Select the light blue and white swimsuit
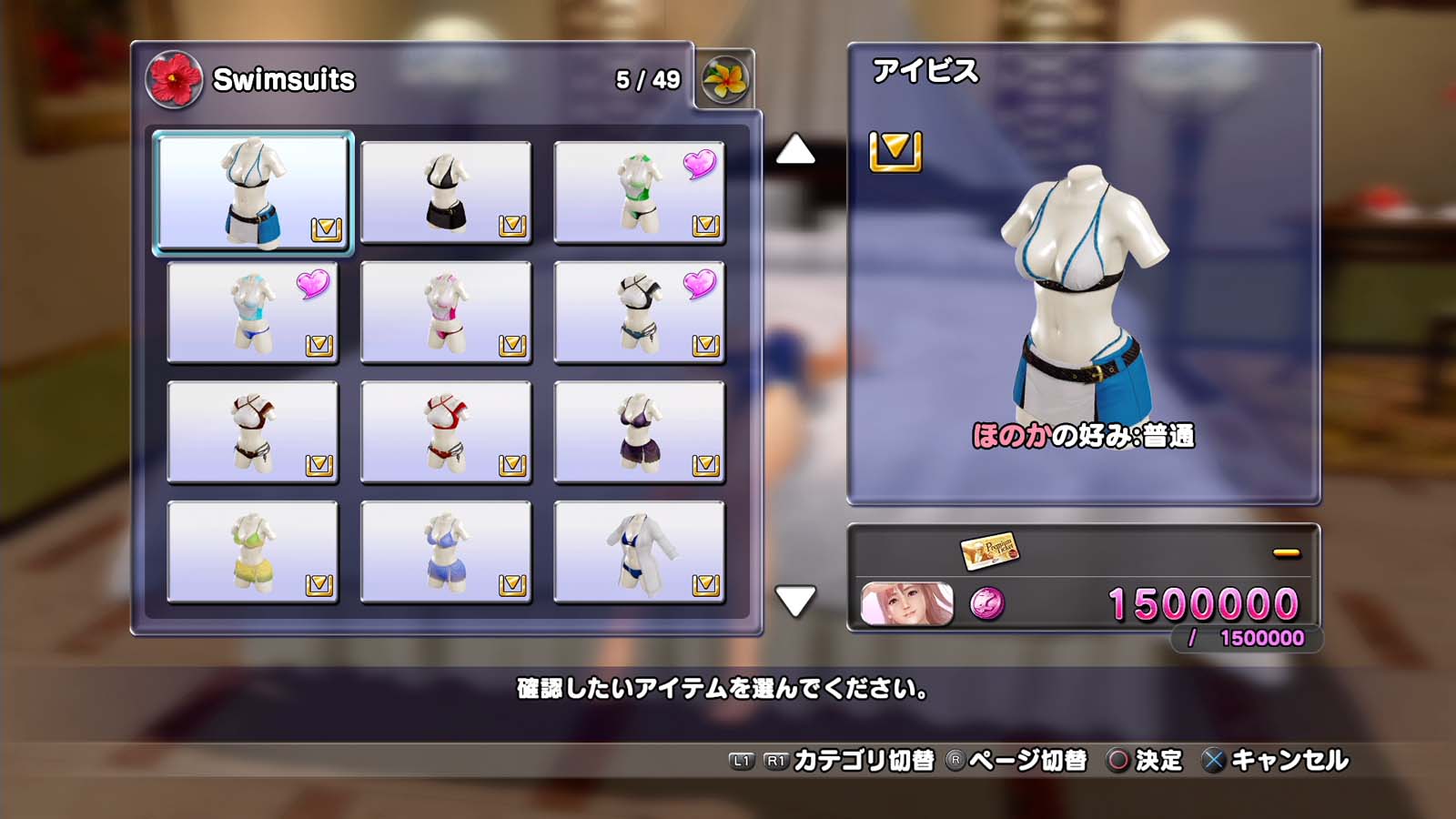Viewport: 1456px width, 819px height. click(252, 312)
